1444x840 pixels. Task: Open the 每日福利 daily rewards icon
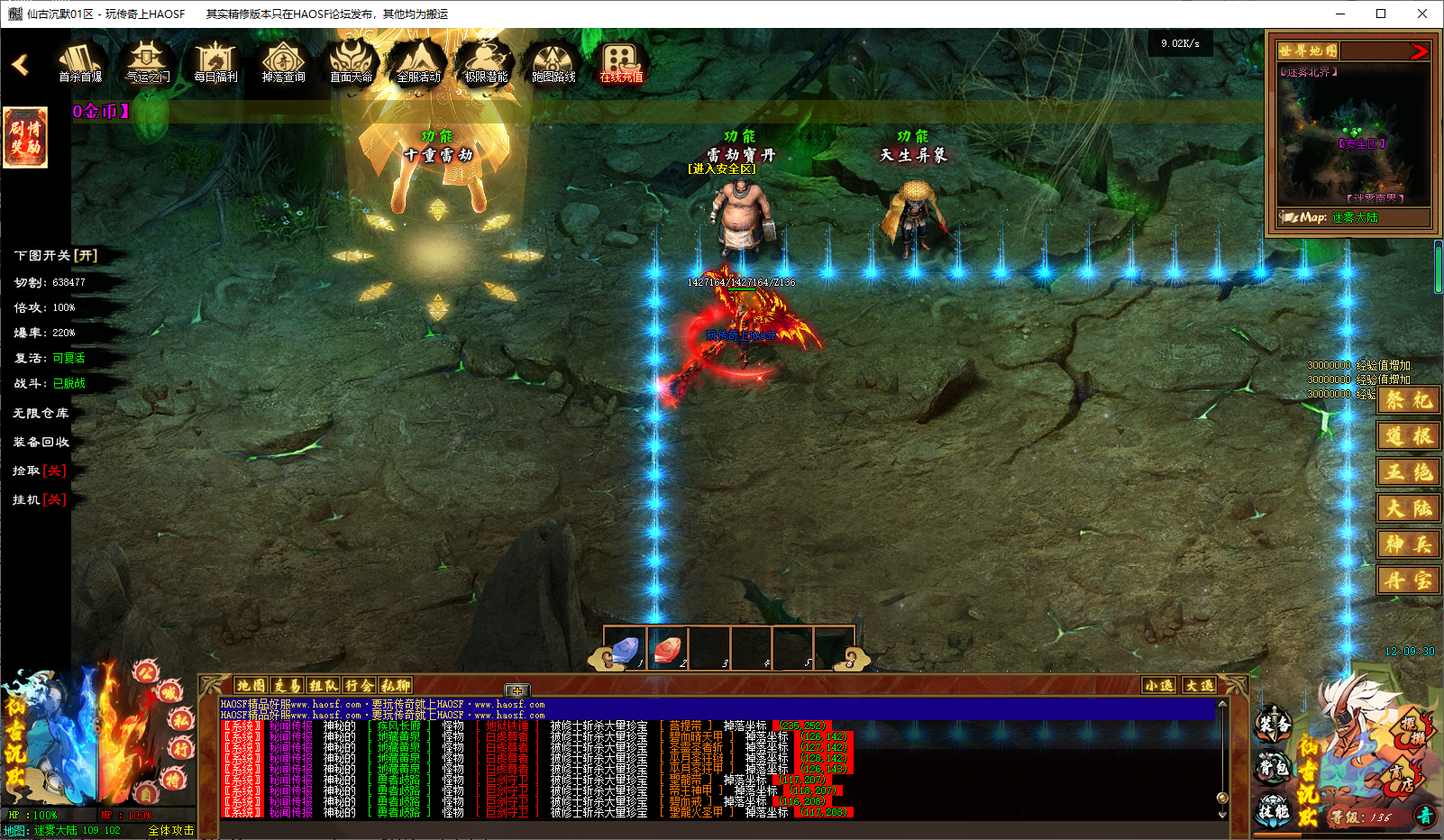pyautogui.click(x=215, y=62)
